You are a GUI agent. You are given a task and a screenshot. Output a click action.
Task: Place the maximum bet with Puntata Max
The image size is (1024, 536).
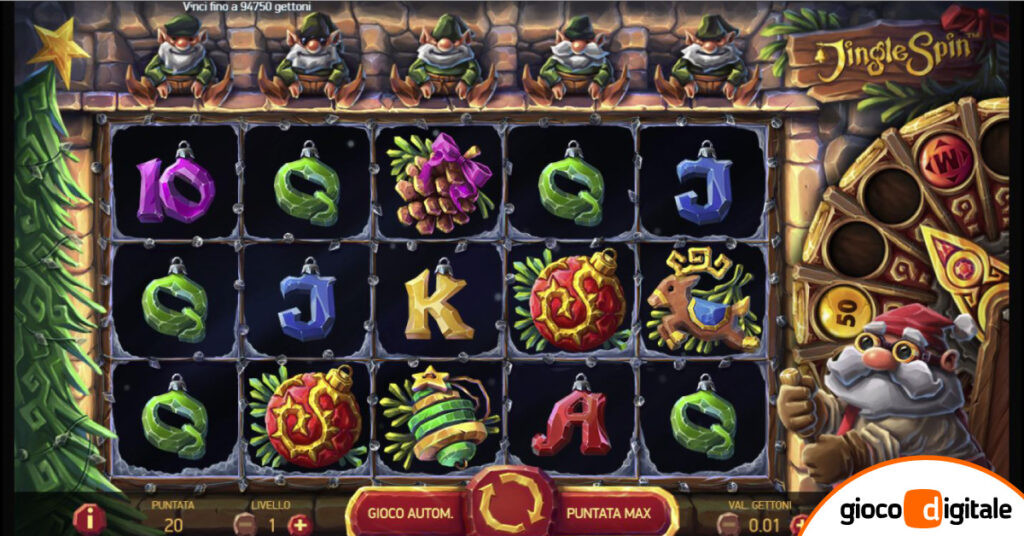coord(608,514)
